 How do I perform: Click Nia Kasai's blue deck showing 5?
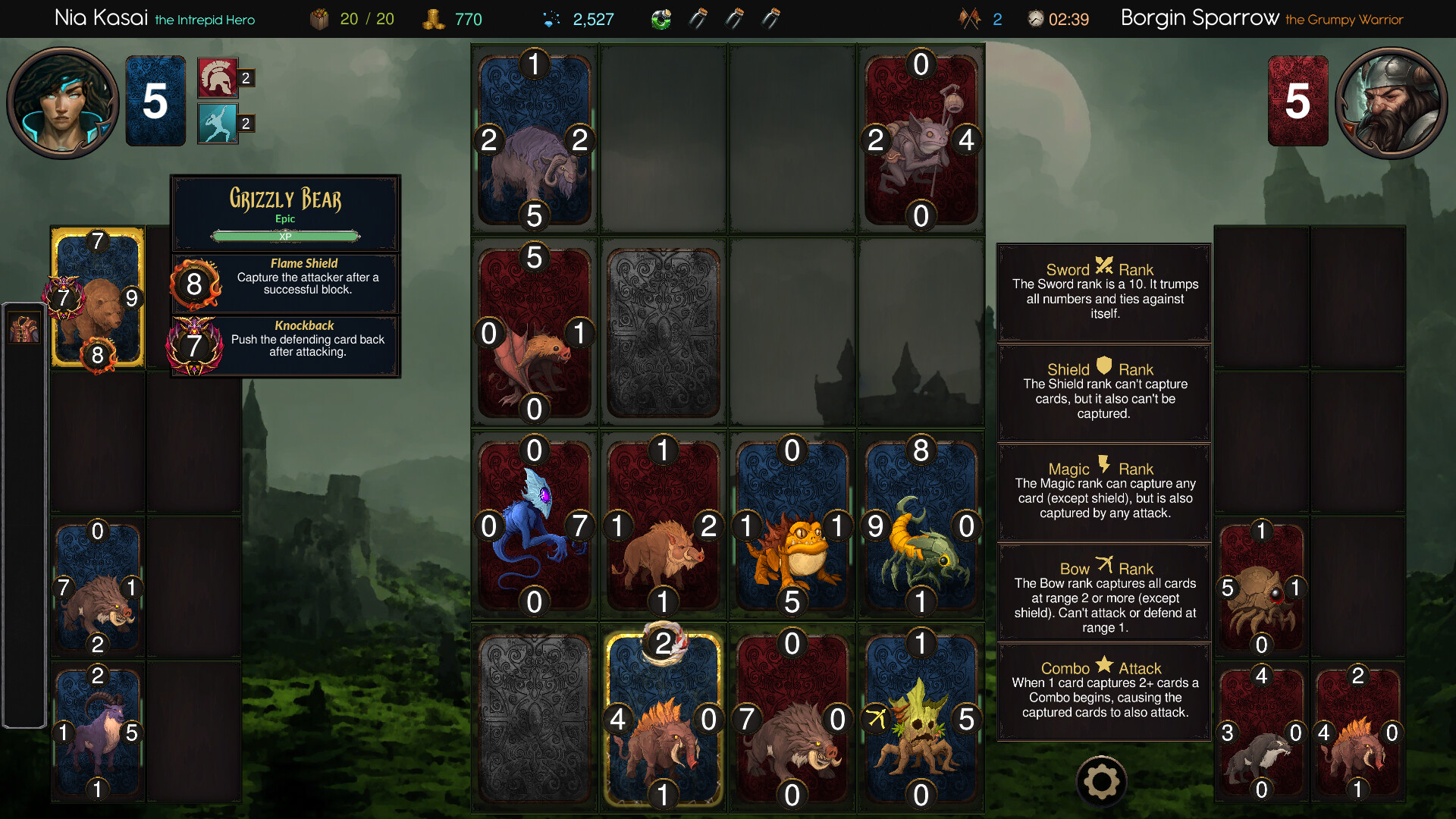point(155,101)
